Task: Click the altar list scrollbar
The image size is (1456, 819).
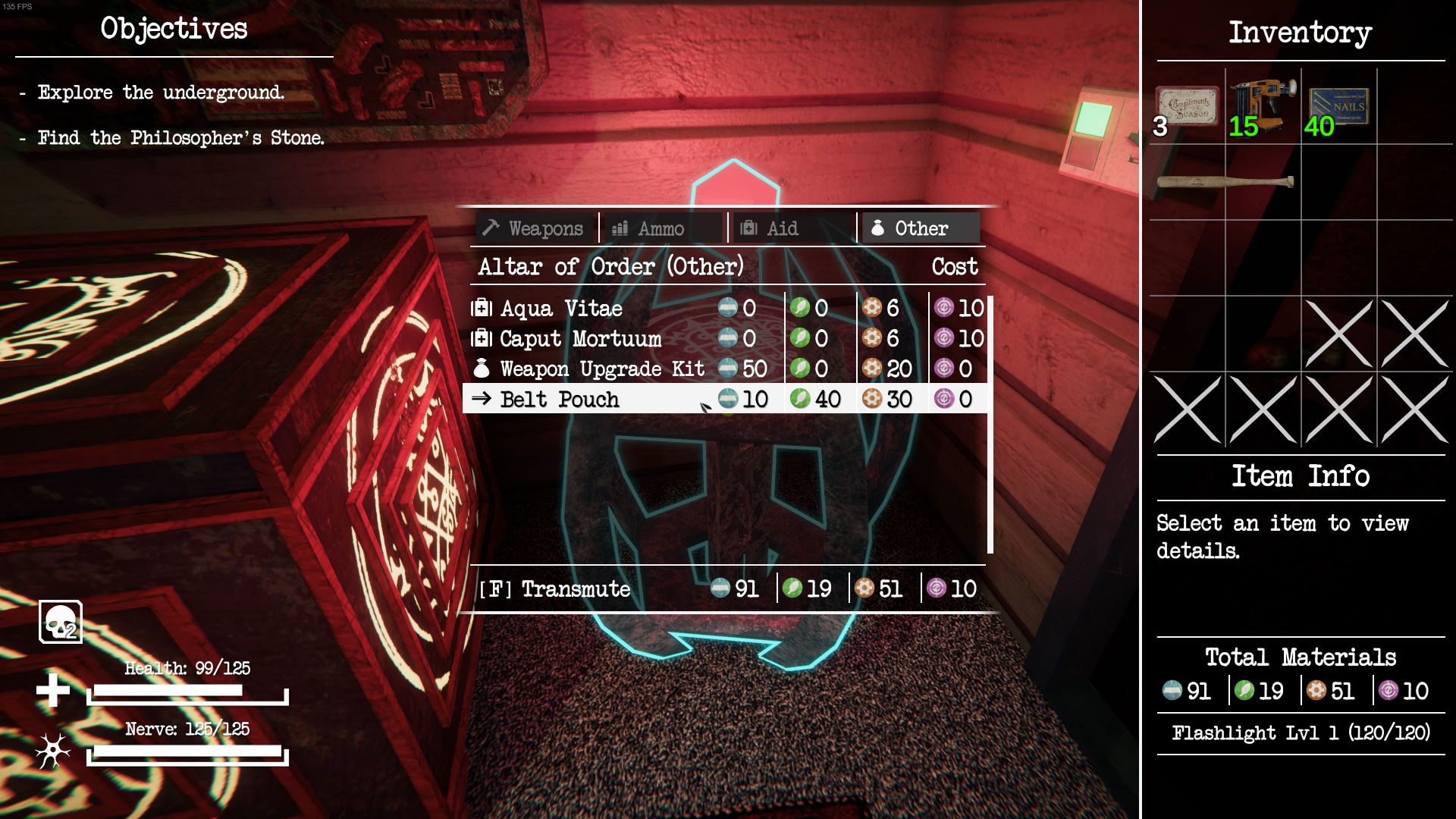Action: [990, 424]
